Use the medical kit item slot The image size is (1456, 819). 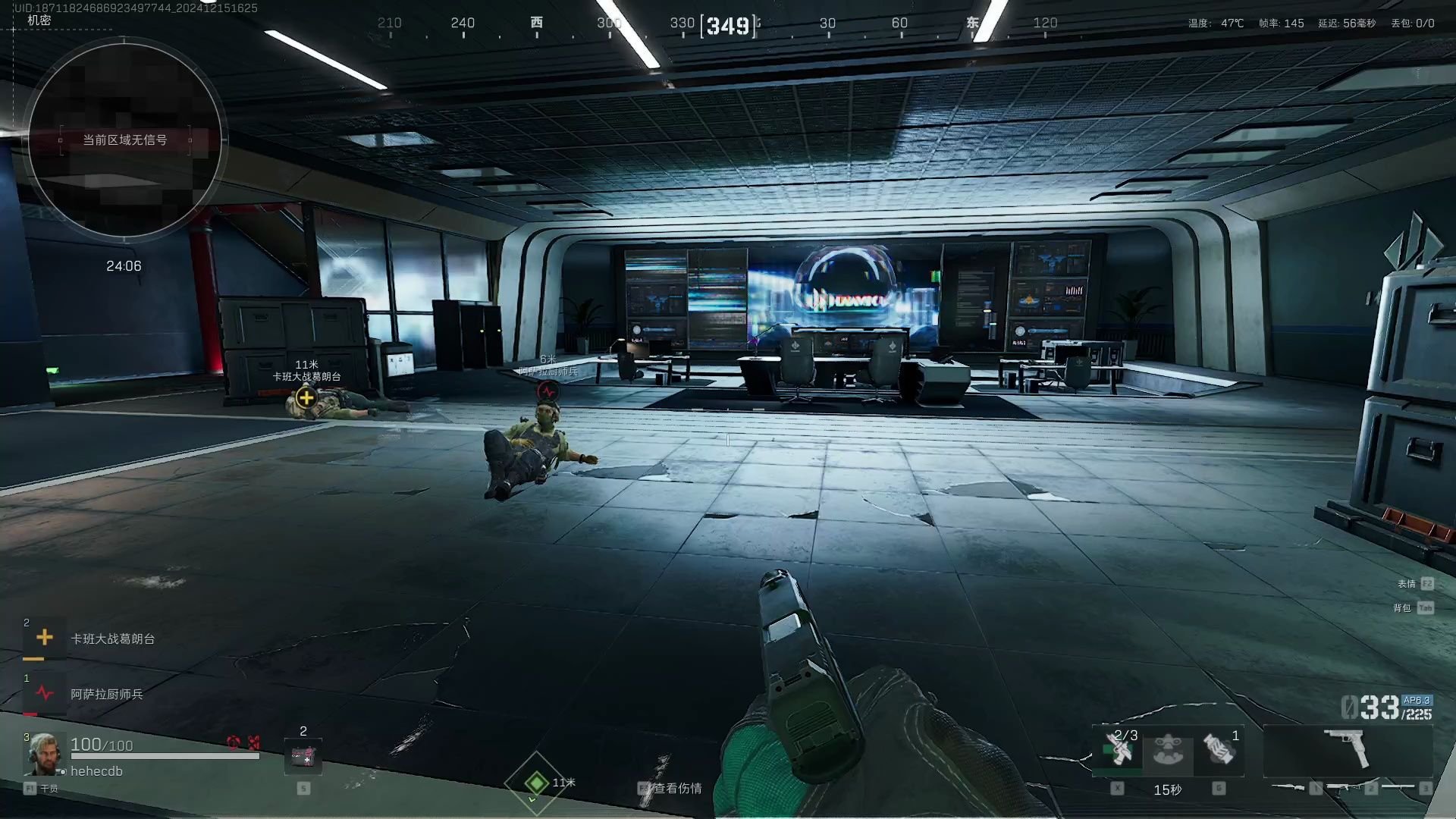click(303, 756)
